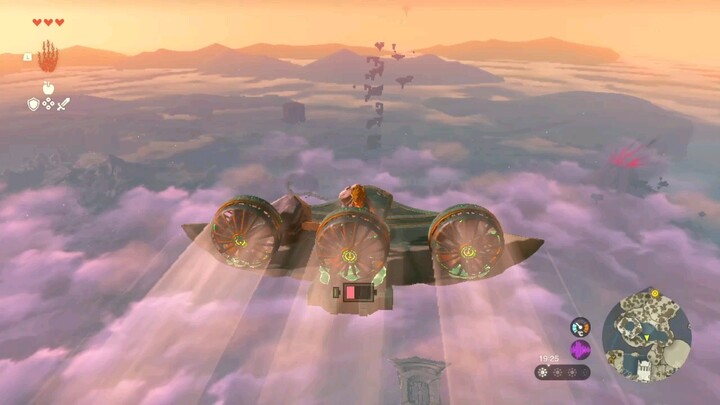This screenshot has height=405, width=720.
Task: Choose the apple item shortcut
Action: pyautogui.click(x=48, y=88)
